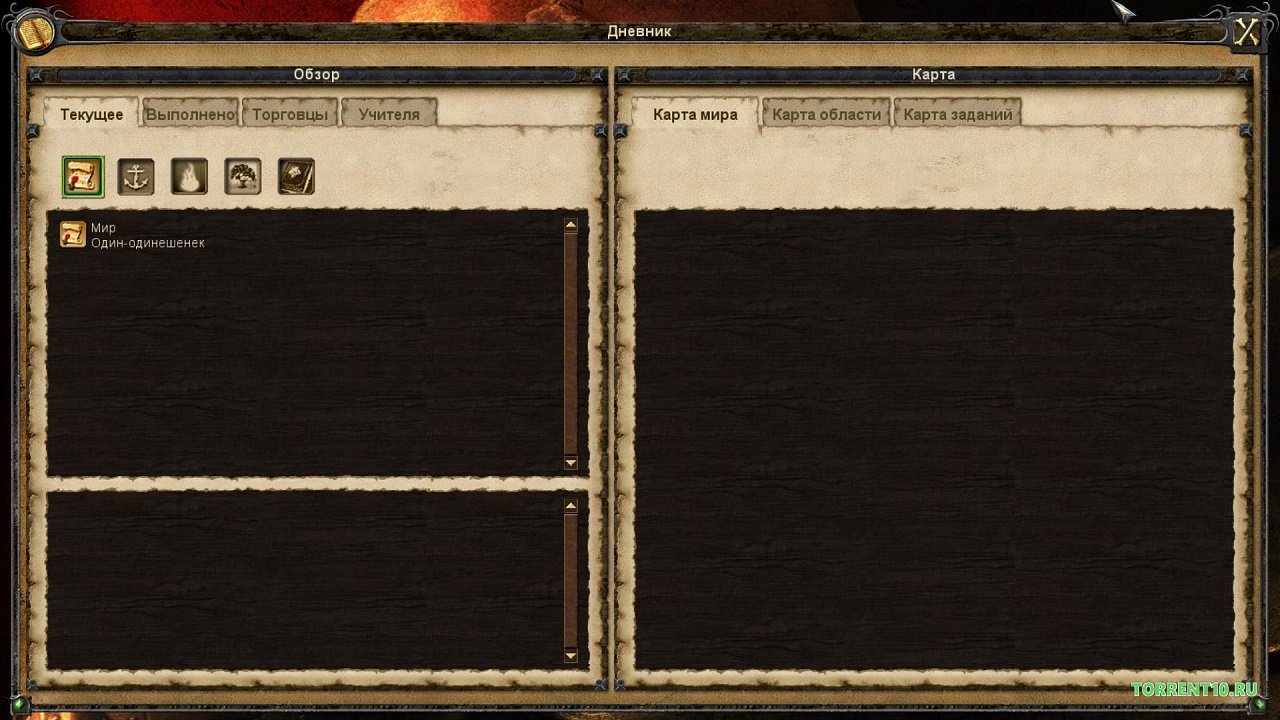
Task: Select the scroll with red seal filter
Action: point(83,177)
